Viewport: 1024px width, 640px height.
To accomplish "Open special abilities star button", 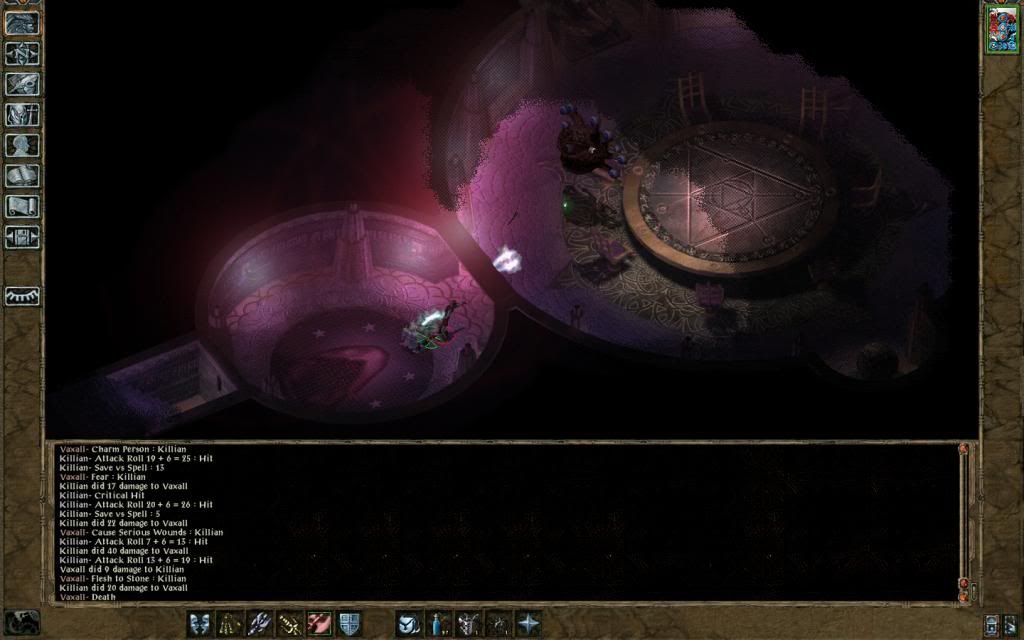I will pos(528,623).
